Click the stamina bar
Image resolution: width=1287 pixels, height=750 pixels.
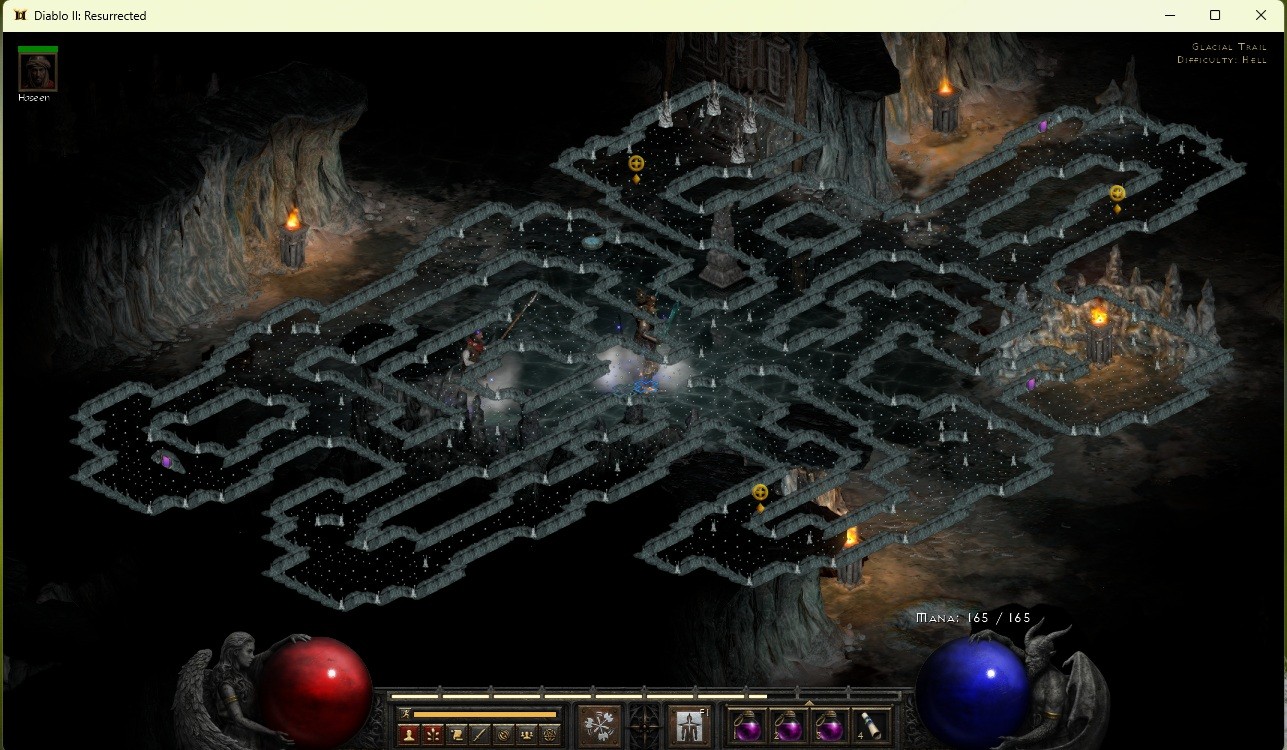487,713
